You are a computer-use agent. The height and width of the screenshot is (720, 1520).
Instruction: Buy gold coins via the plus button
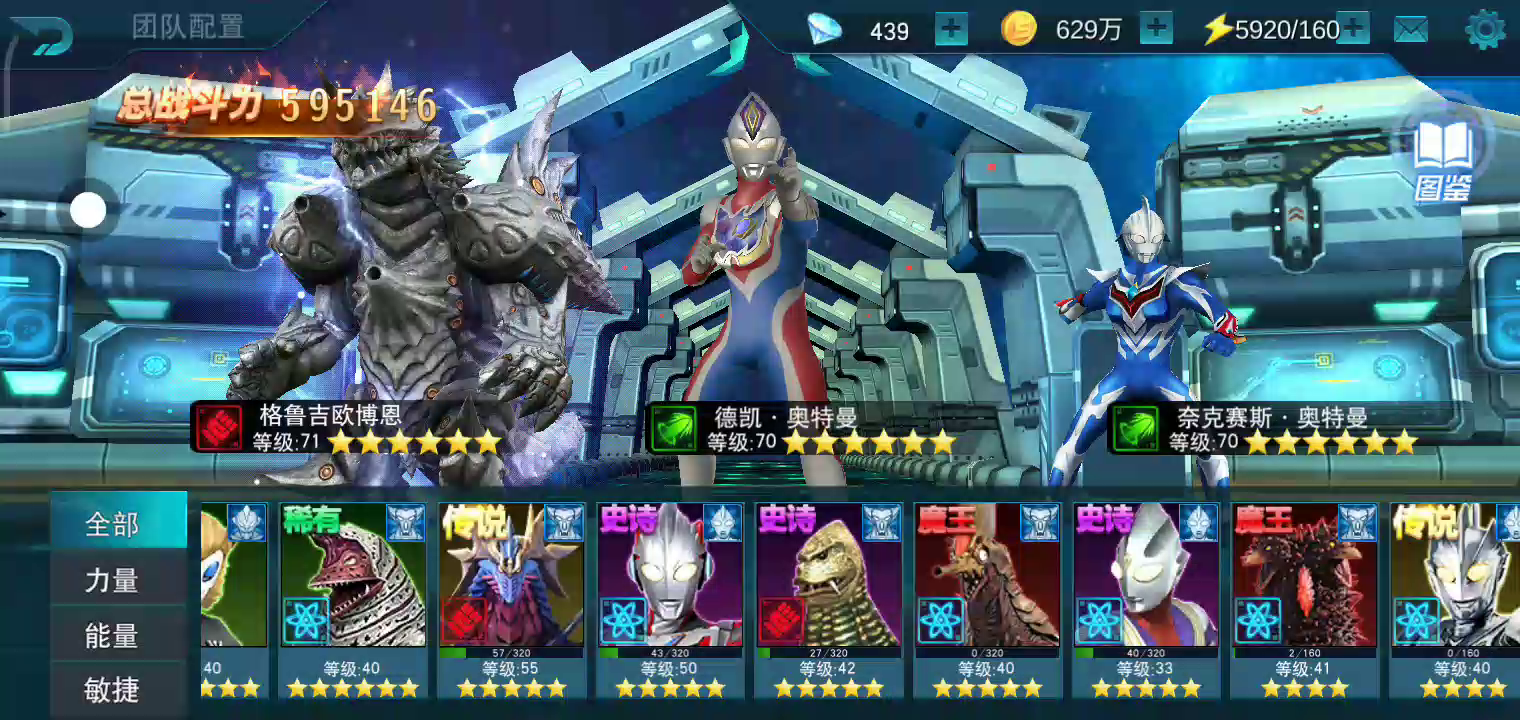click(1156, 30)
